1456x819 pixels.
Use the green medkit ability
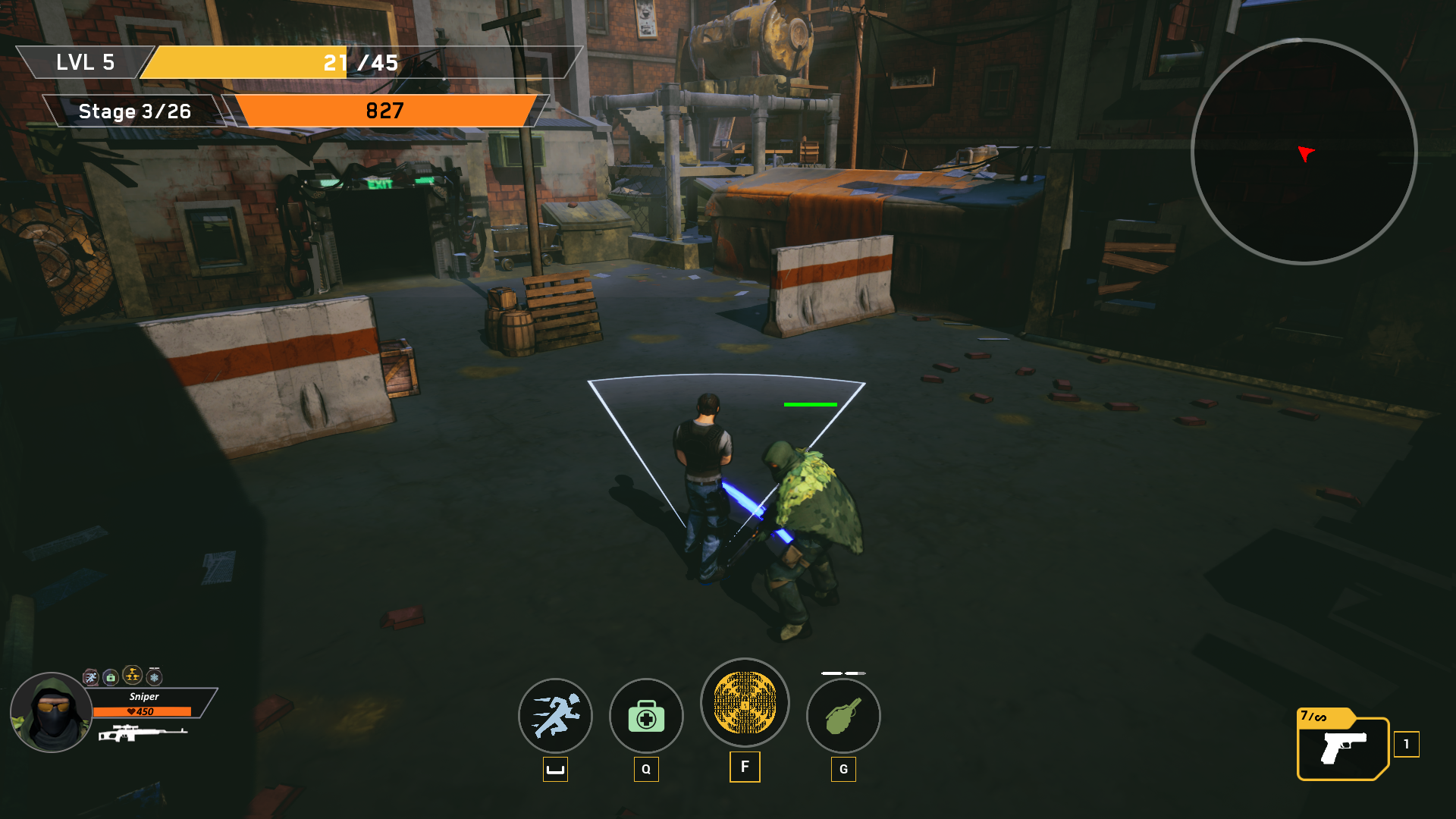[x=646, y=716]
